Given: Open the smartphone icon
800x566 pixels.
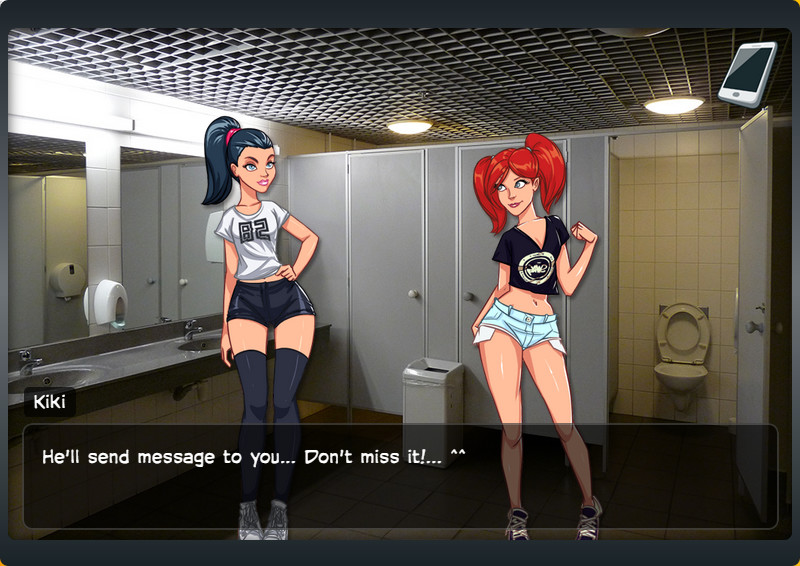Looking at the screenshot, I should click(747, 73).
